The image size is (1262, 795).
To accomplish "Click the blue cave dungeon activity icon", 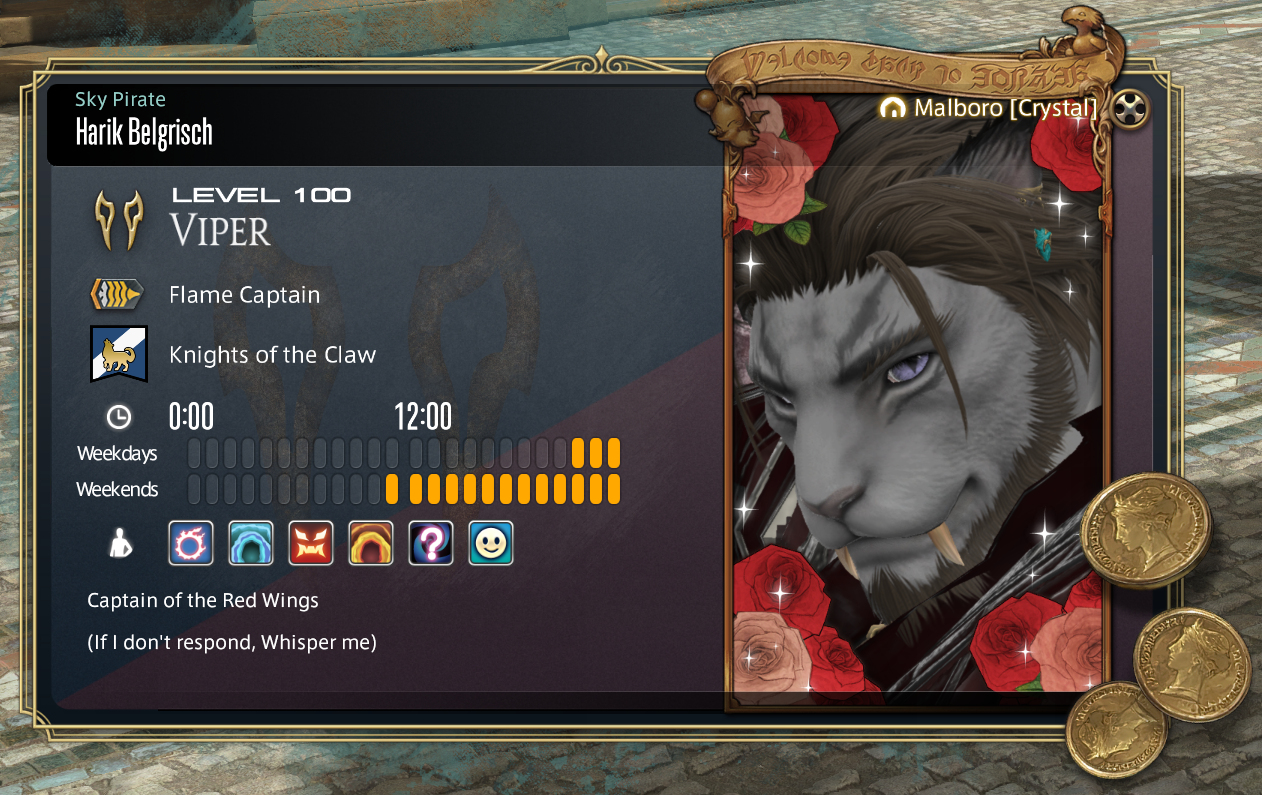I will pos(251,543).
